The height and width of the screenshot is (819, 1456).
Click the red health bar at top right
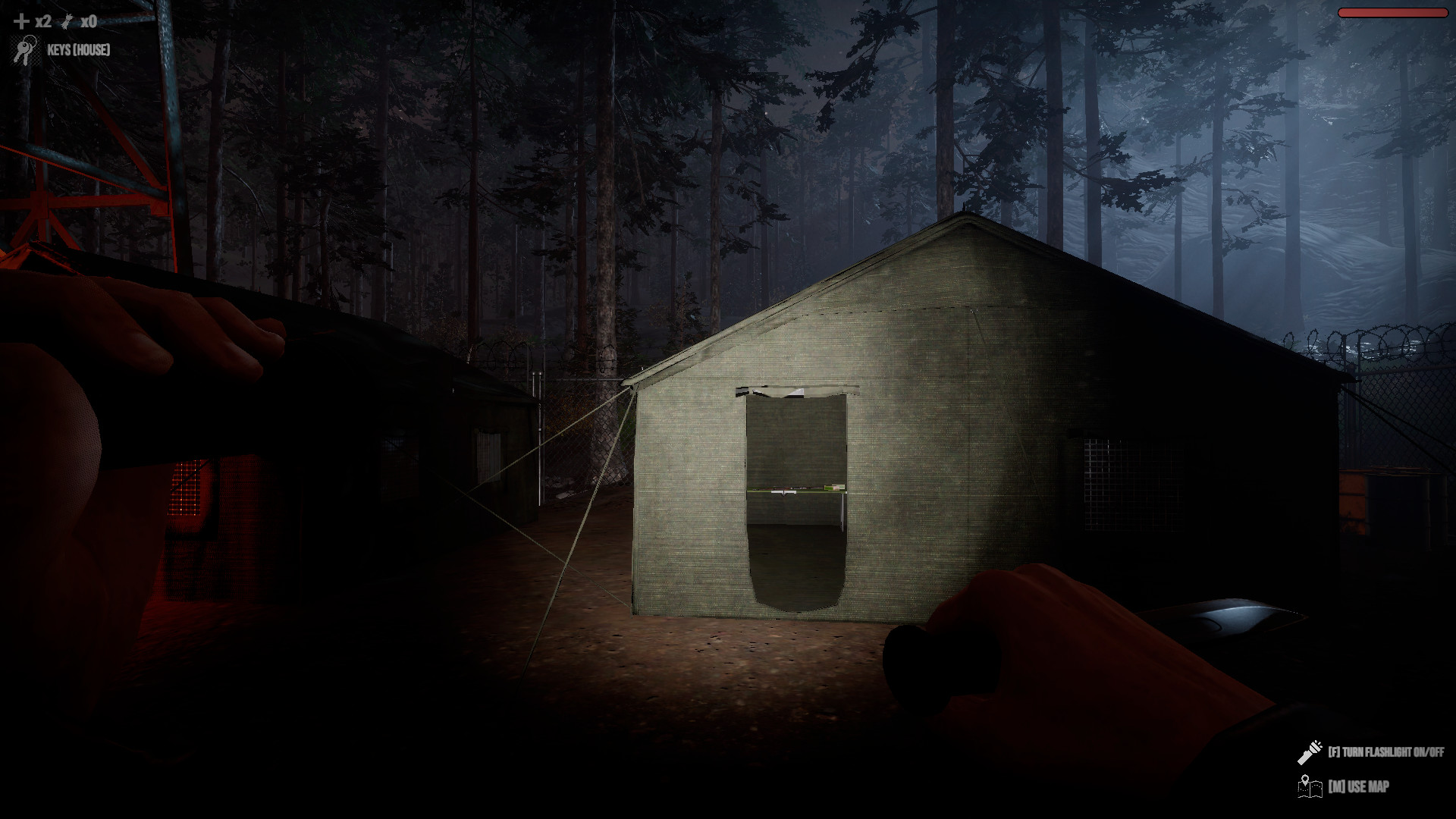point(1394,11)
